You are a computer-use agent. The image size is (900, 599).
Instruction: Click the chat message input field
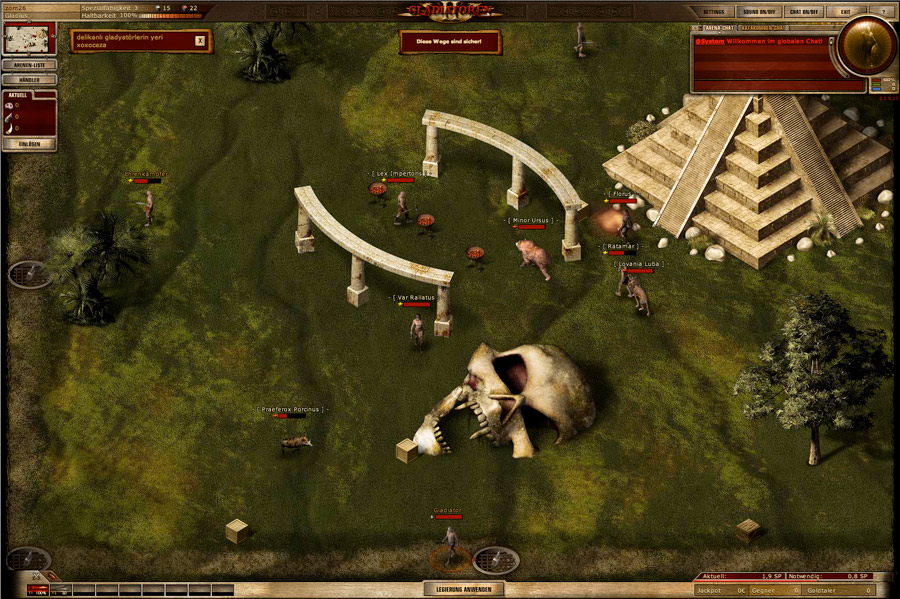(778, 86)
